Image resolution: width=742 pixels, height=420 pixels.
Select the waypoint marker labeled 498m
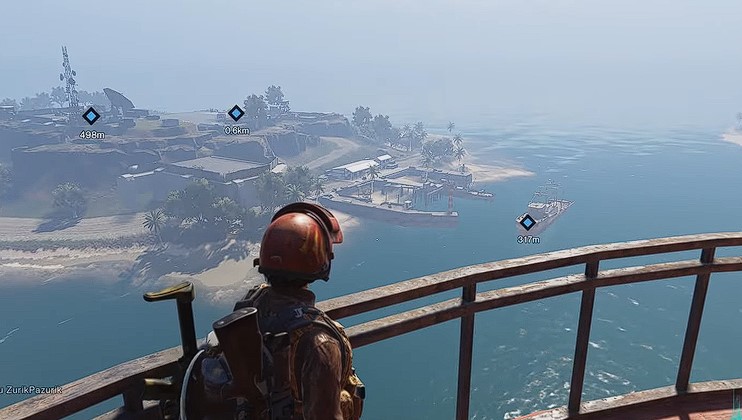click(91, 116)
